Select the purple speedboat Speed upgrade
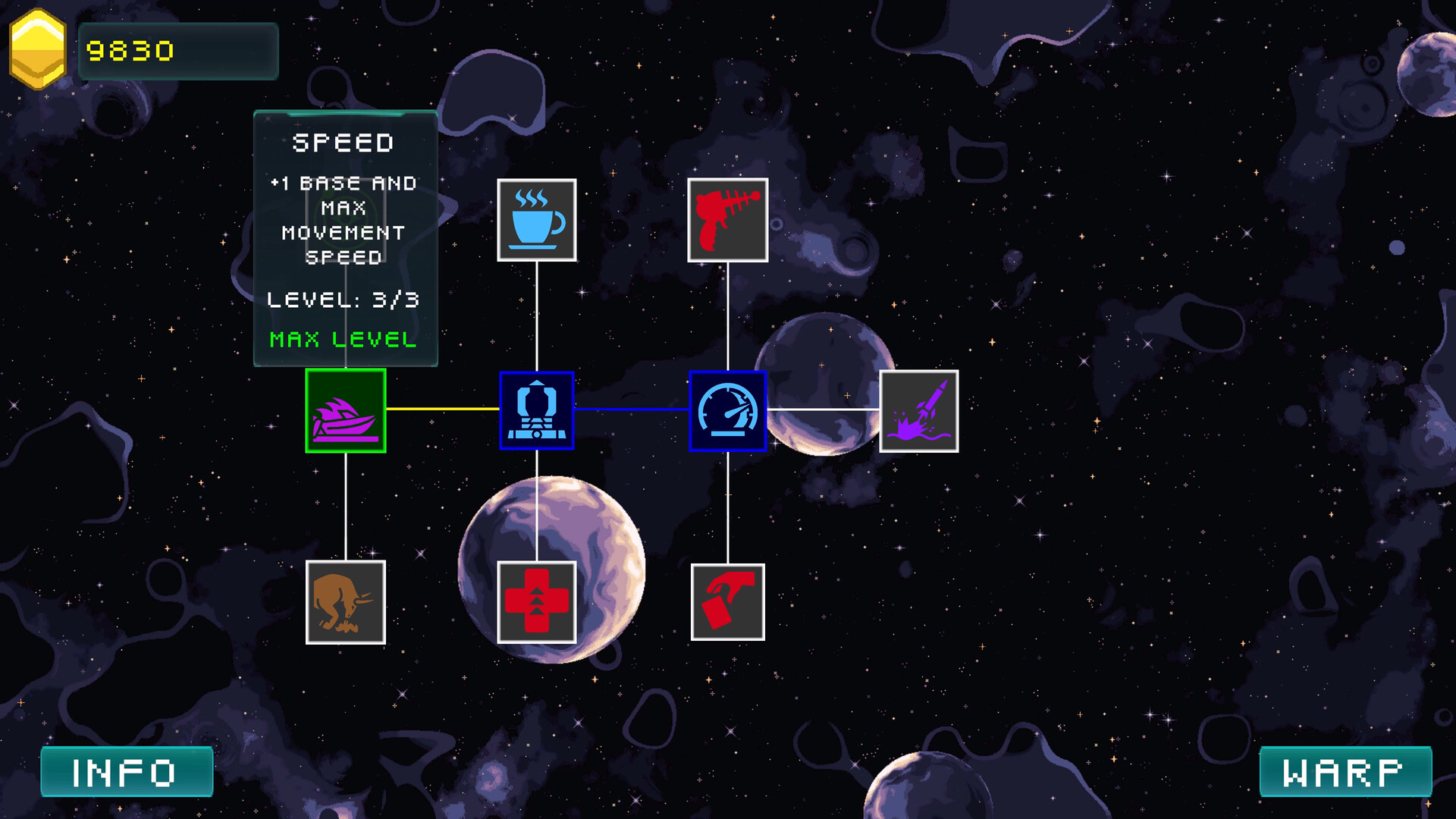1456x819 pixels. click(345, 411)
